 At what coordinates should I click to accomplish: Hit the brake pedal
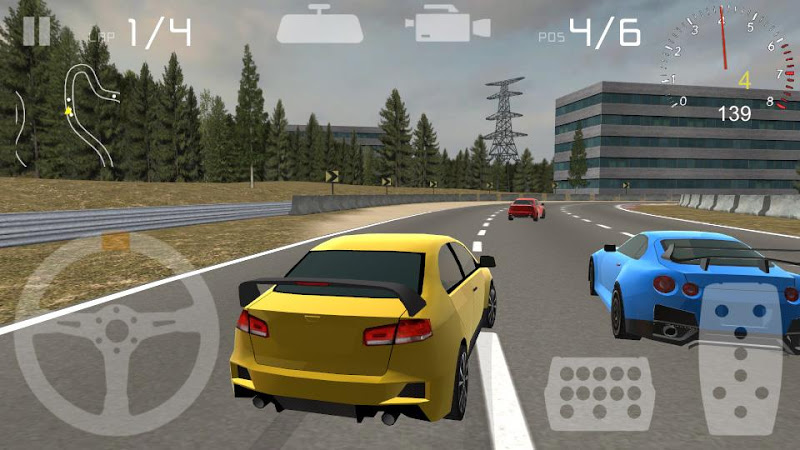[x=600, y=393]
